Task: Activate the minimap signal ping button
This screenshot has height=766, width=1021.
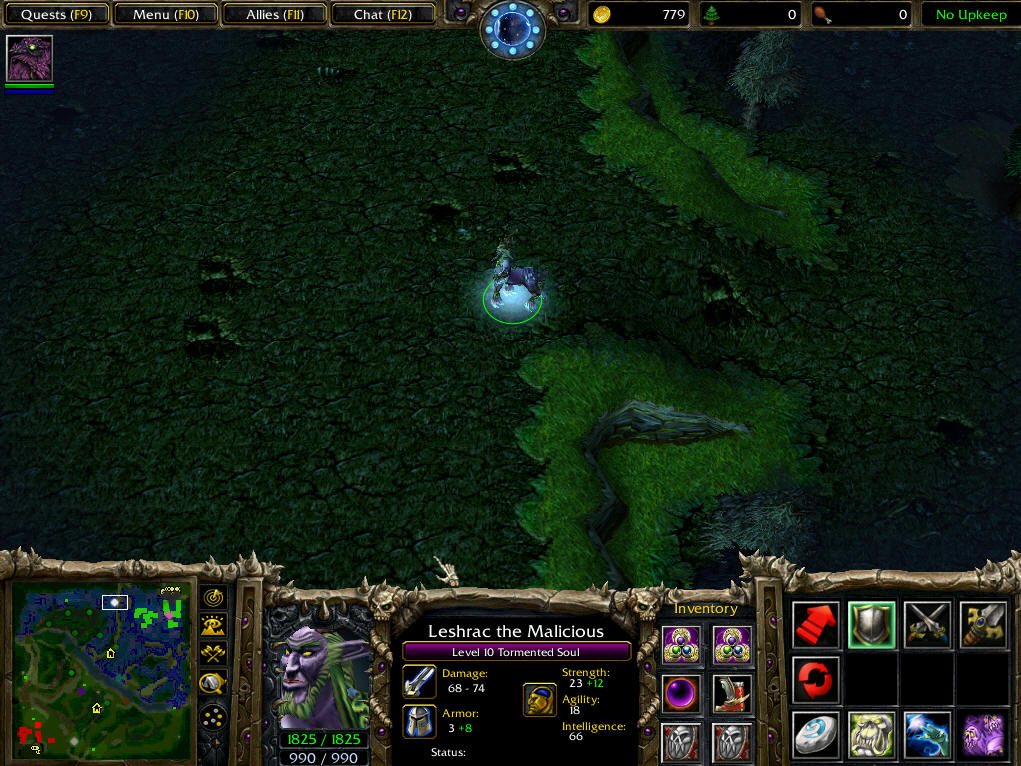Action: [x=213, y=597]
